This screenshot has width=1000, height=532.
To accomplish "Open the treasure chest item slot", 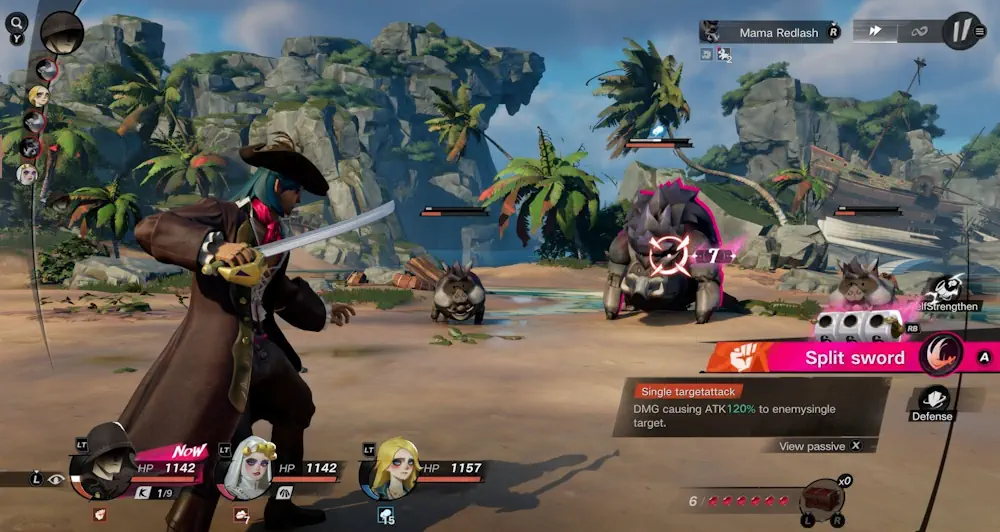I will click(x=822, y=499).
